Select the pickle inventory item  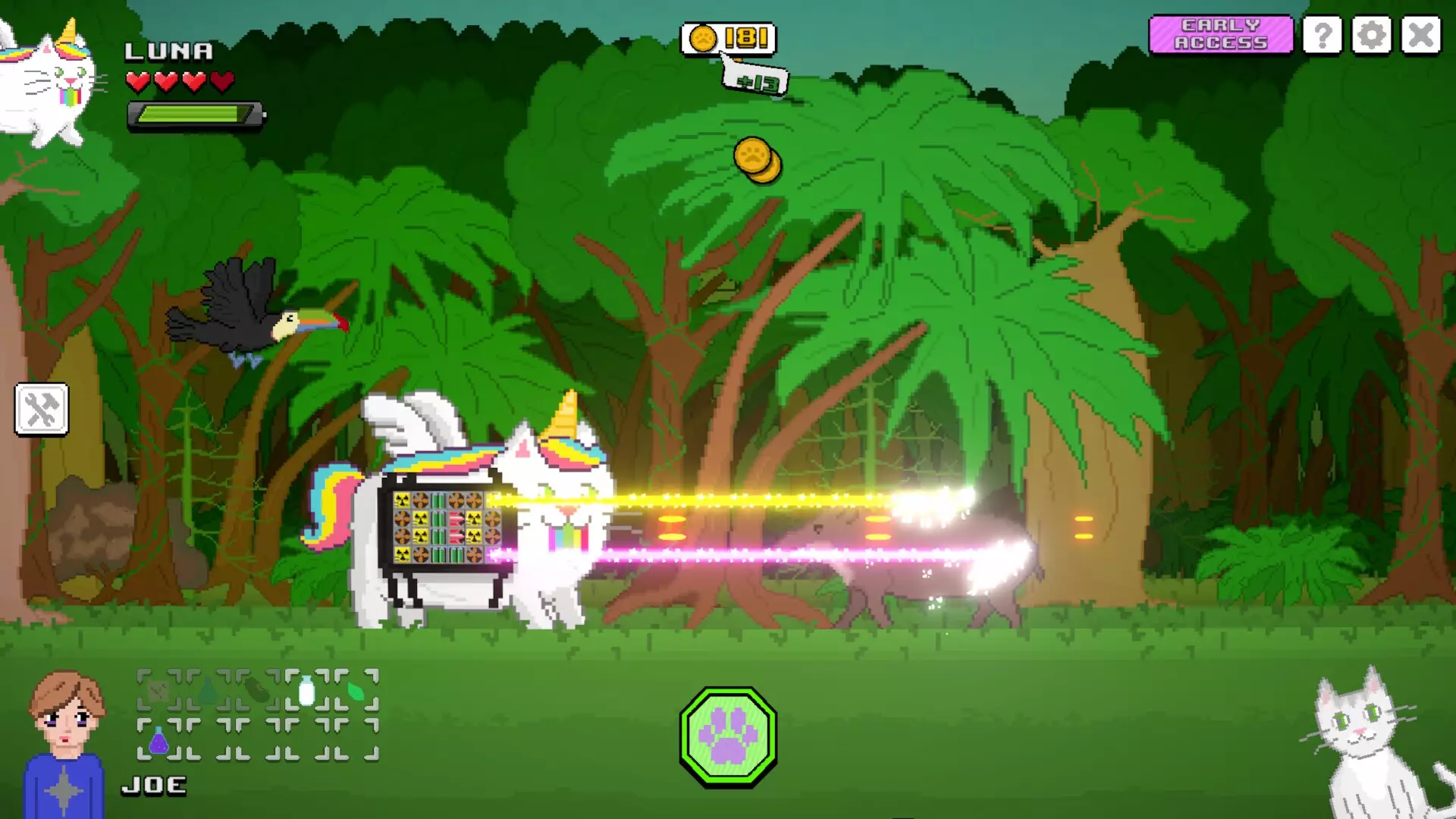258,689
